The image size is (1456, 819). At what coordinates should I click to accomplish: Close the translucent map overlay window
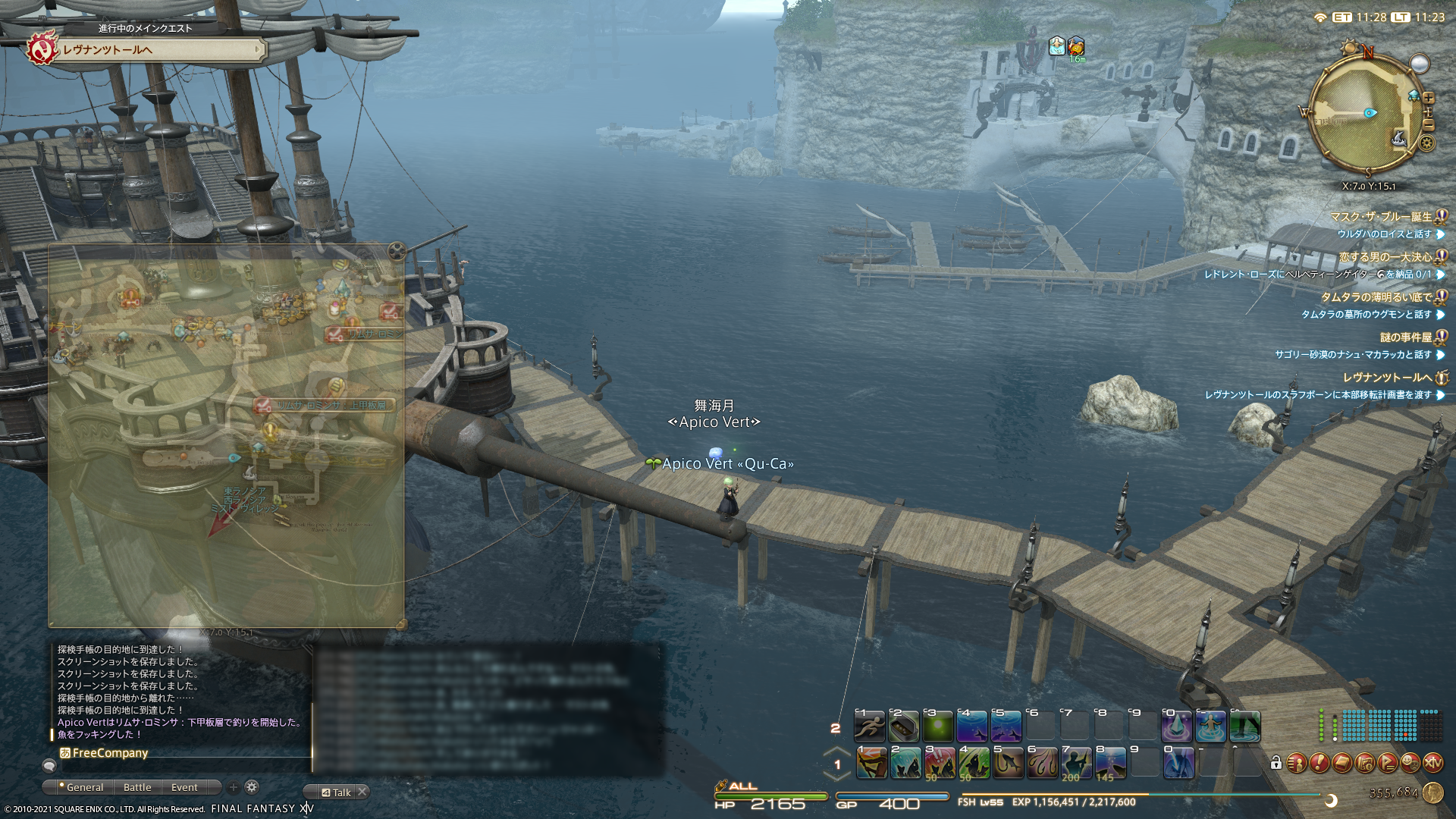coord(396,251)
